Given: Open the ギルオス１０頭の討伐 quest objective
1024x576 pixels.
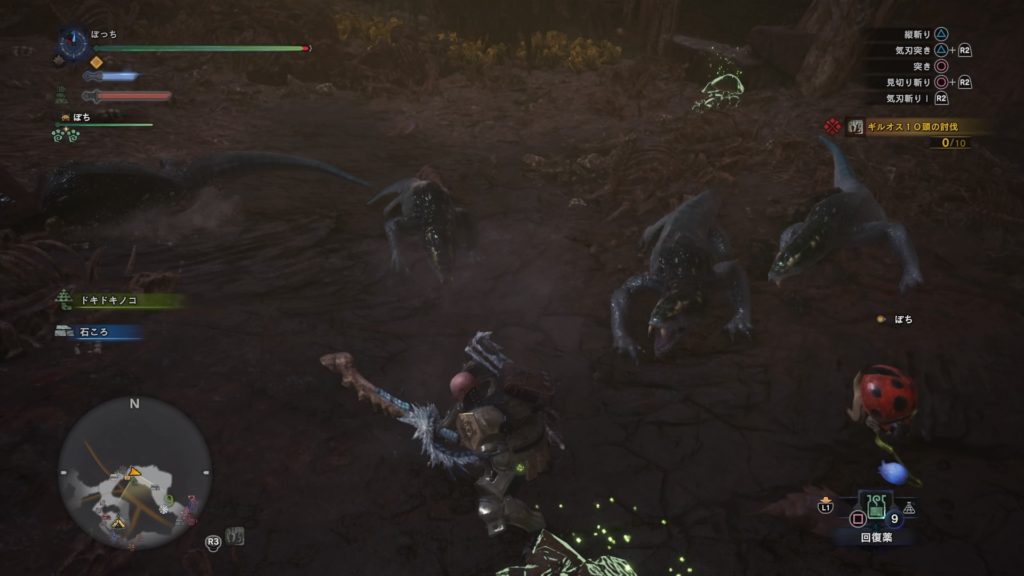Looking at the screenshot, I should click(x=910, y=127).
